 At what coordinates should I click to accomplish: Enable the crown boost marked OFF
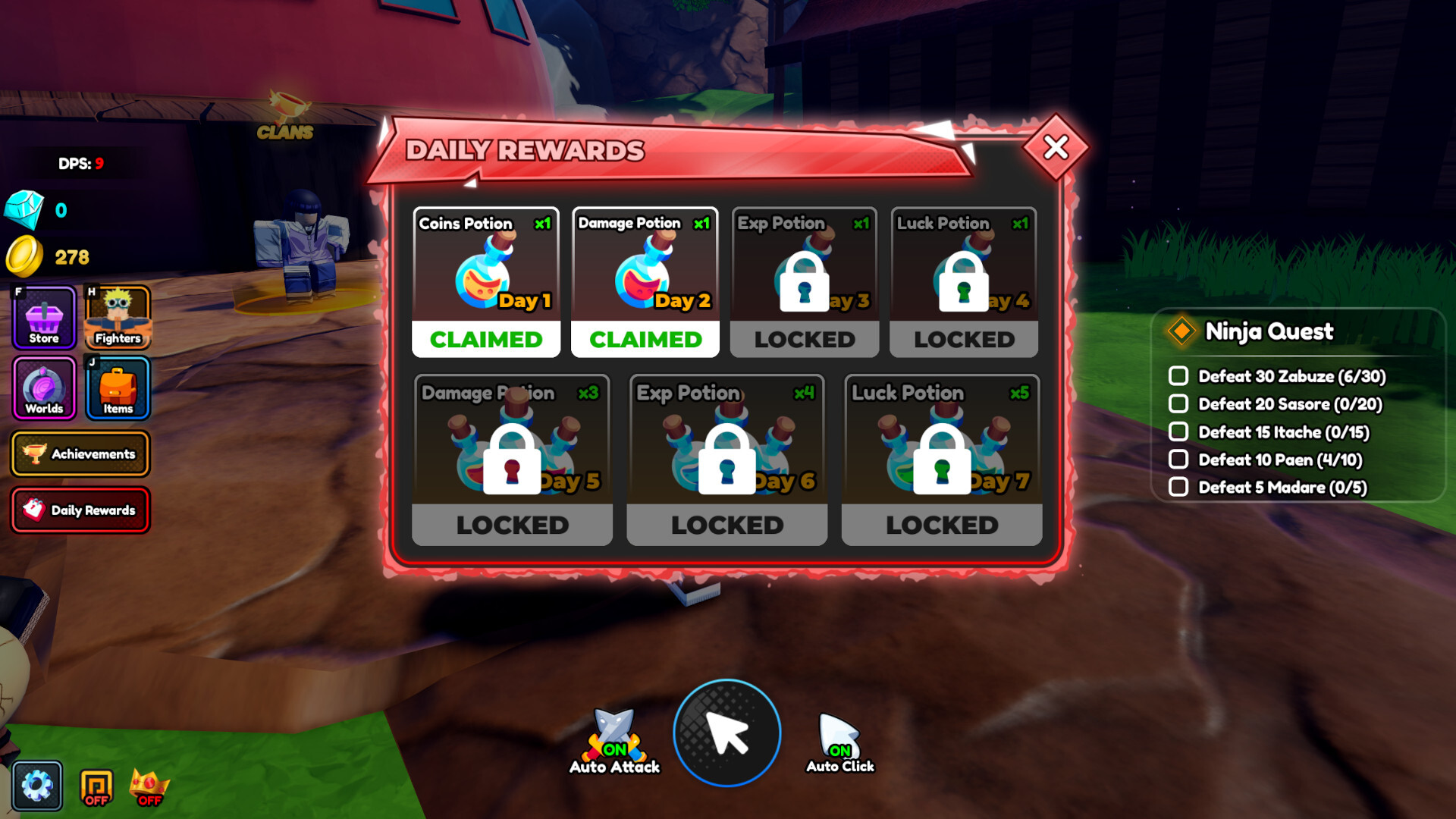click(150, 783)
